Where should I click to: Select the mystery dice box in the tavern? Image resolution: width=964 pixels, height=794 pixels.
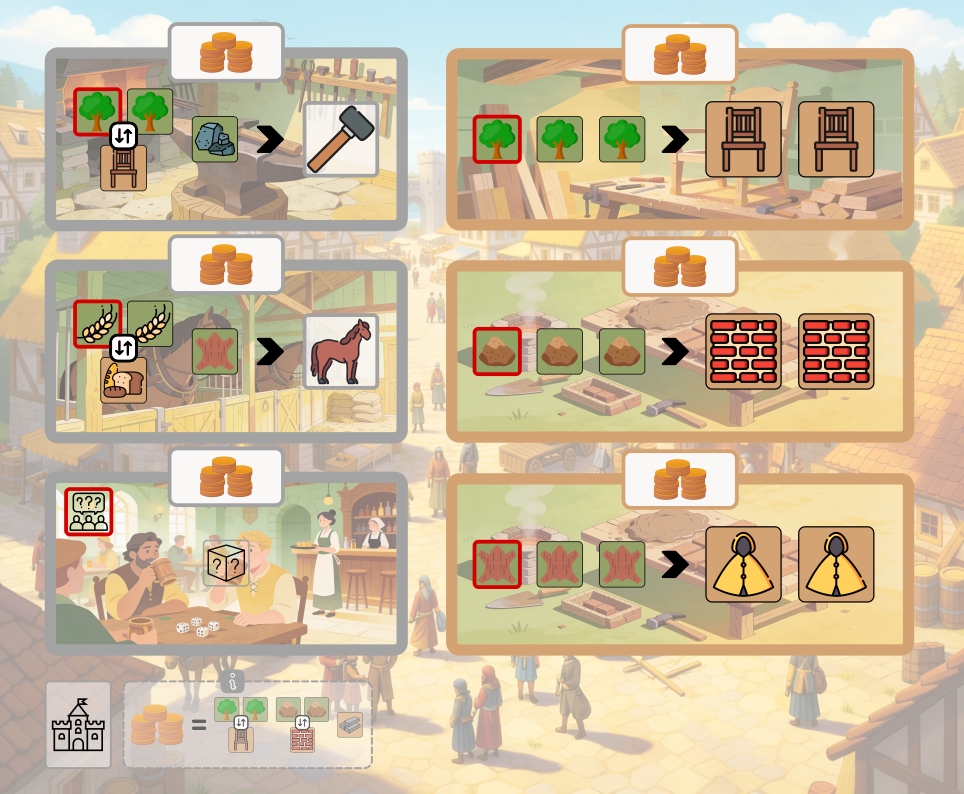pyautogui.click(x=226, y=563)
